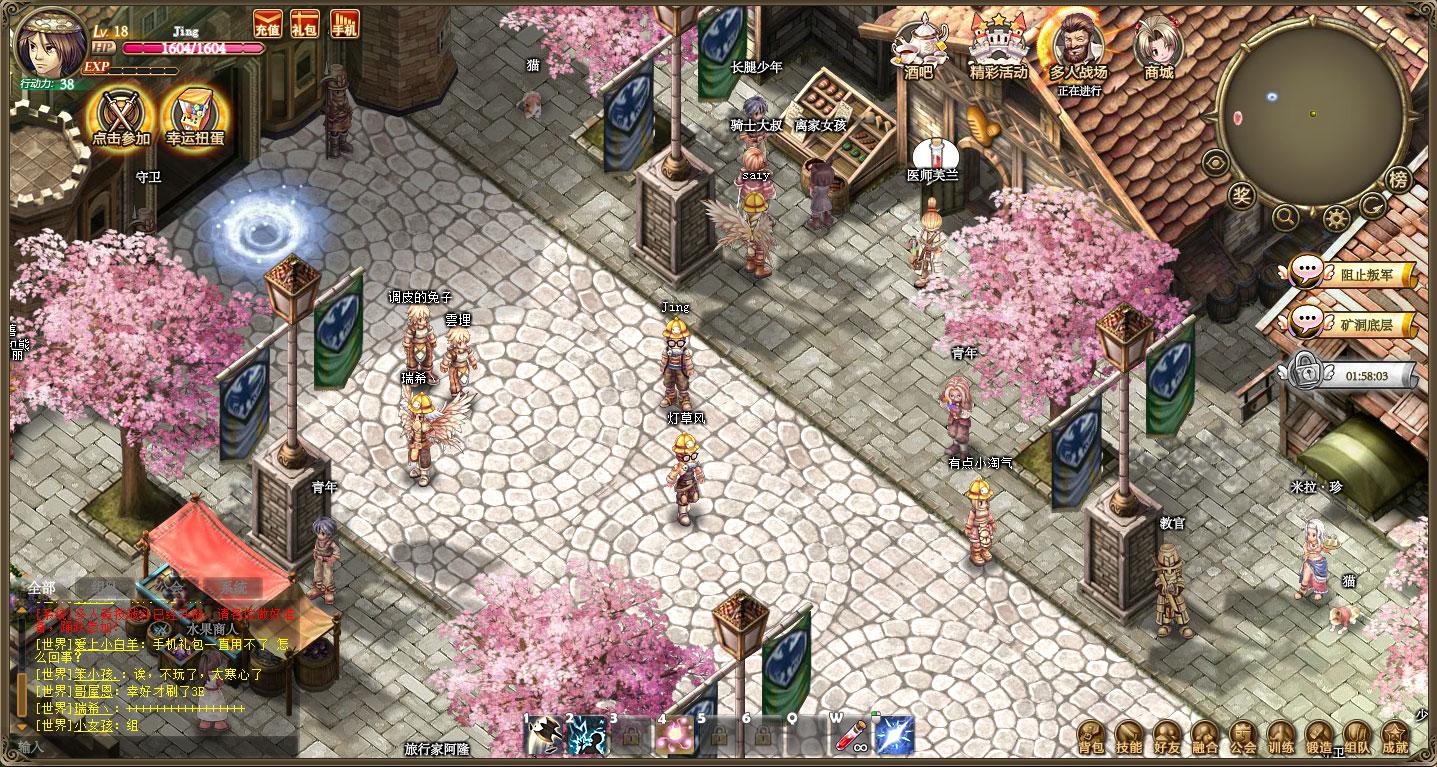Open the 好友 friends list
This screenshot has height=767, width=1437.
click(1167, 737)
